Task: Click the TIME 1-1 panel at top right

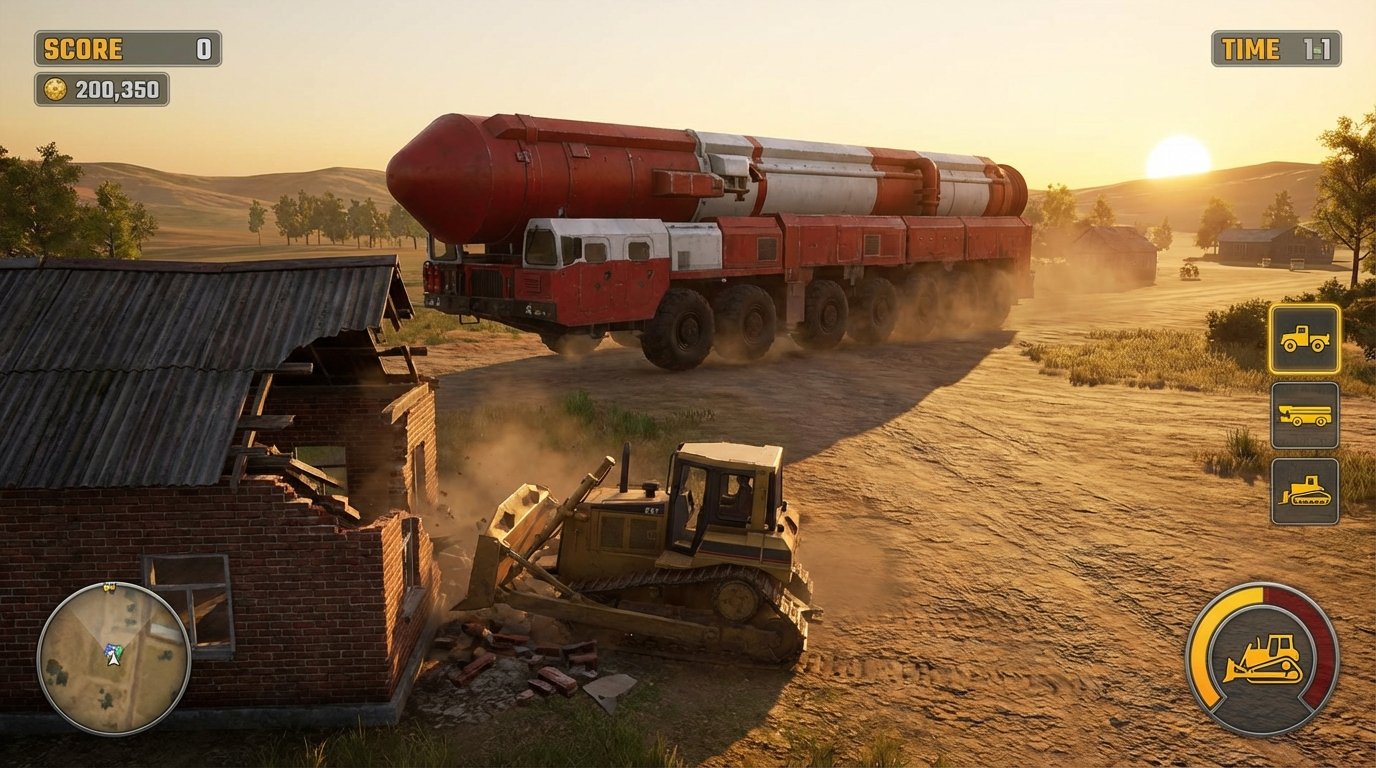Action: coord(1277,49)
